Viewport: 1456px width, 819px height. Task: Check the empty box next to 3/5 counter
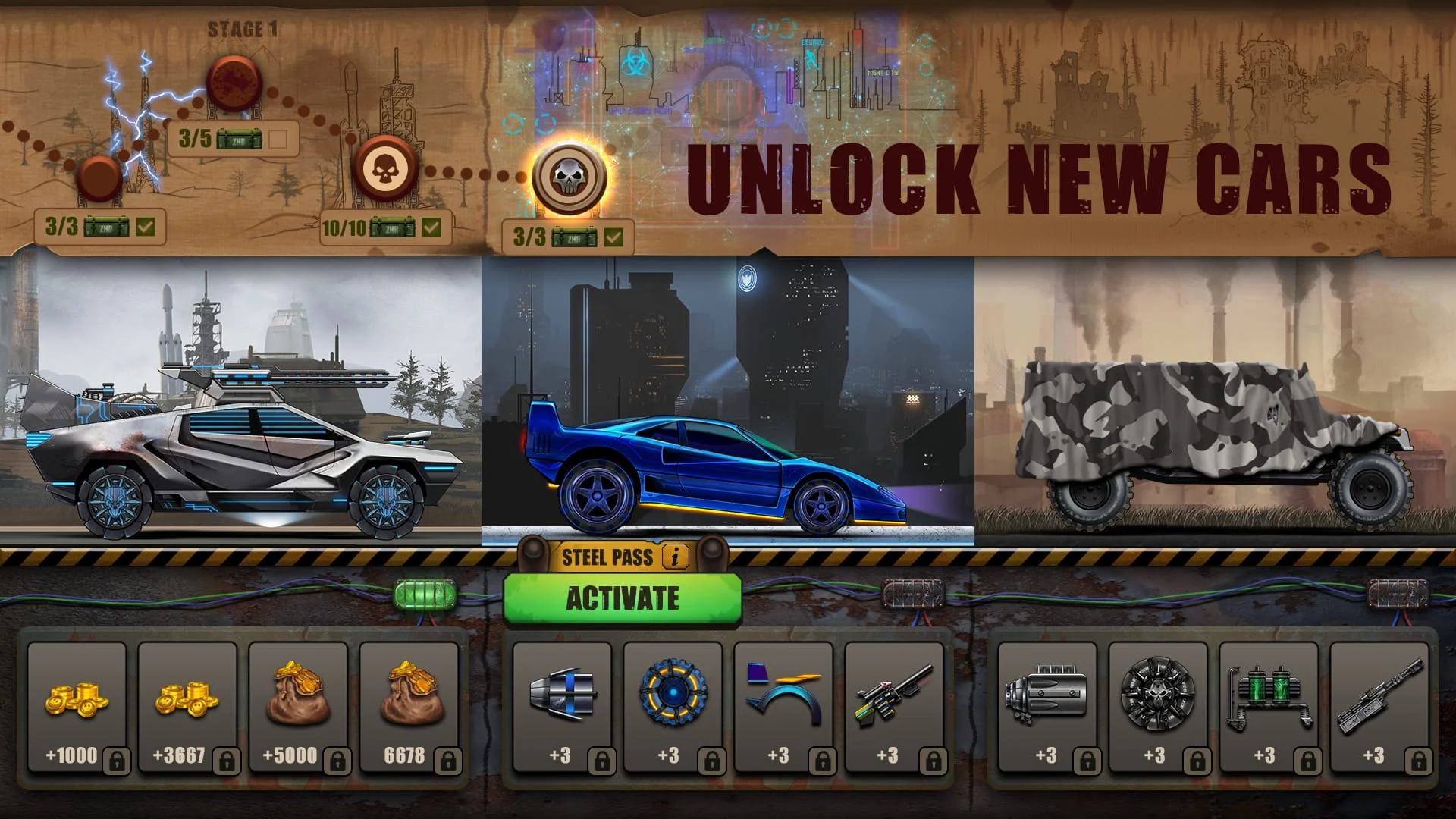tap(278, 139)
